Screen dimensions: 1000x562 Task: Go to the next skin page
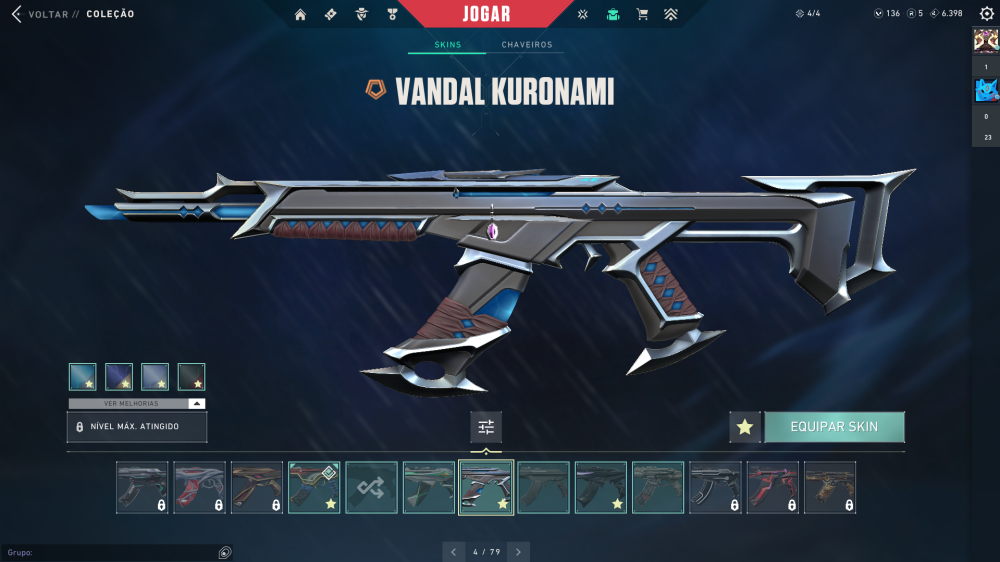click(518, 552)
